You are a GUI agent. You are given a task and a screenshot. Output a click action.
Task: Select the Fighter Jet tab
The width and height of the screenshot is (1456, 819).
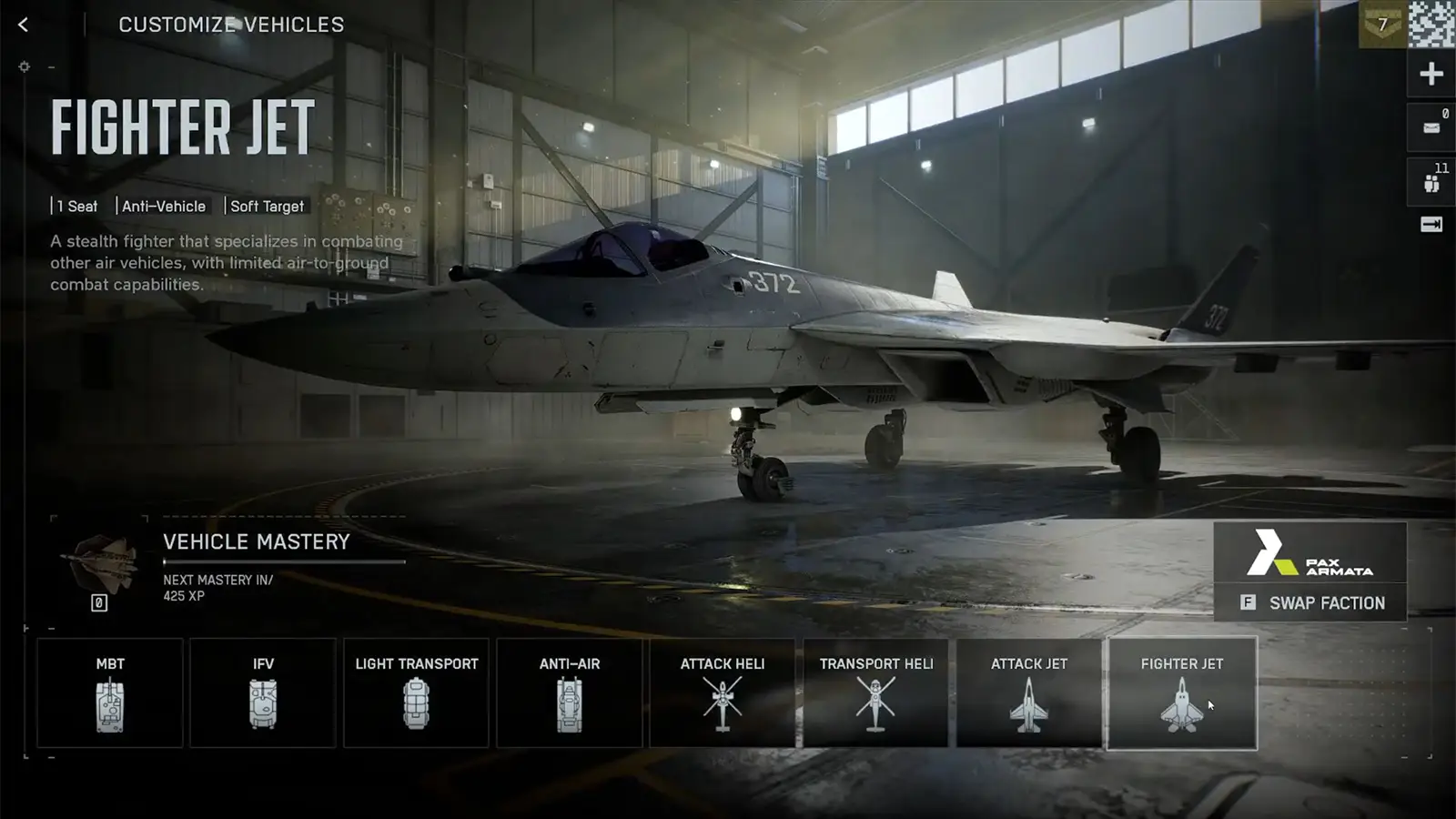tap(1181, 692)
